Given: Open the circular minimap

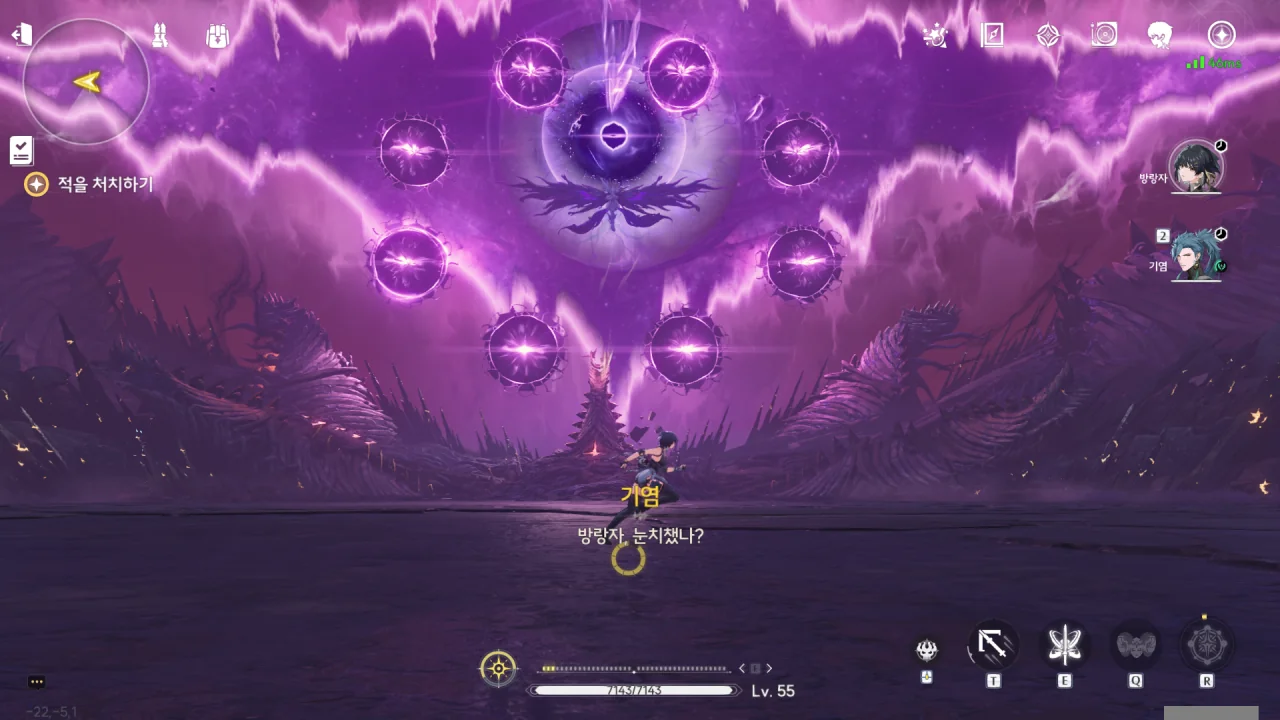Looking at the screenshot, I should pyautogui.click(x=86, y=82).
